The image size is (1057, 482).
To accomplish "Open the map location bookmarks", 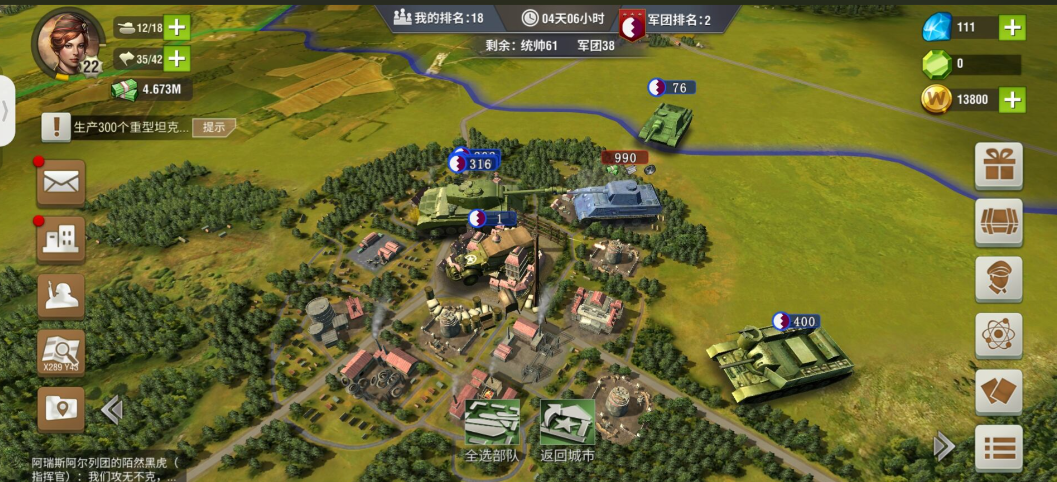I will tap(61, 409).
